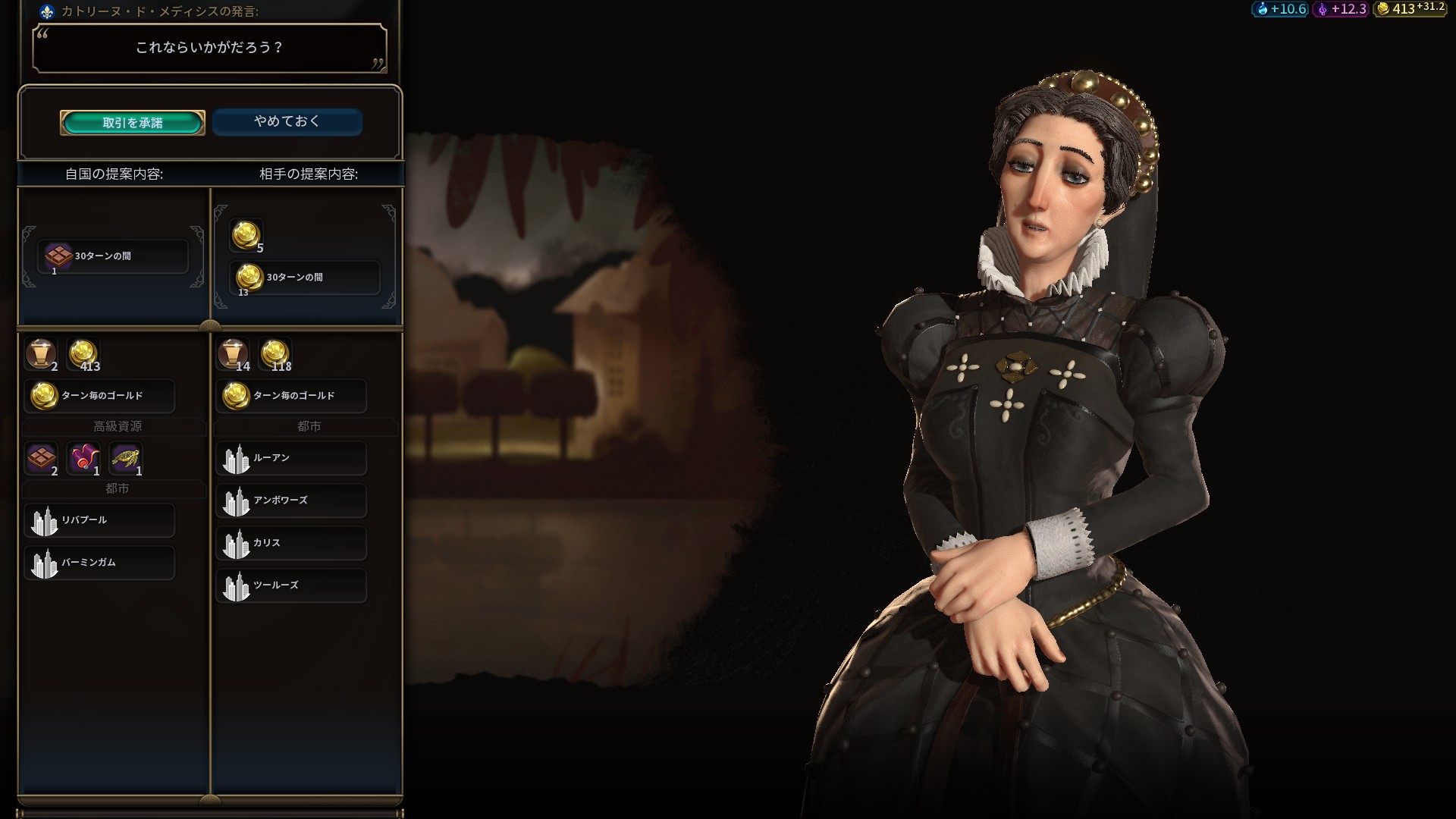
Task: Decline the trade via やめておく
Action: (287, 122)
